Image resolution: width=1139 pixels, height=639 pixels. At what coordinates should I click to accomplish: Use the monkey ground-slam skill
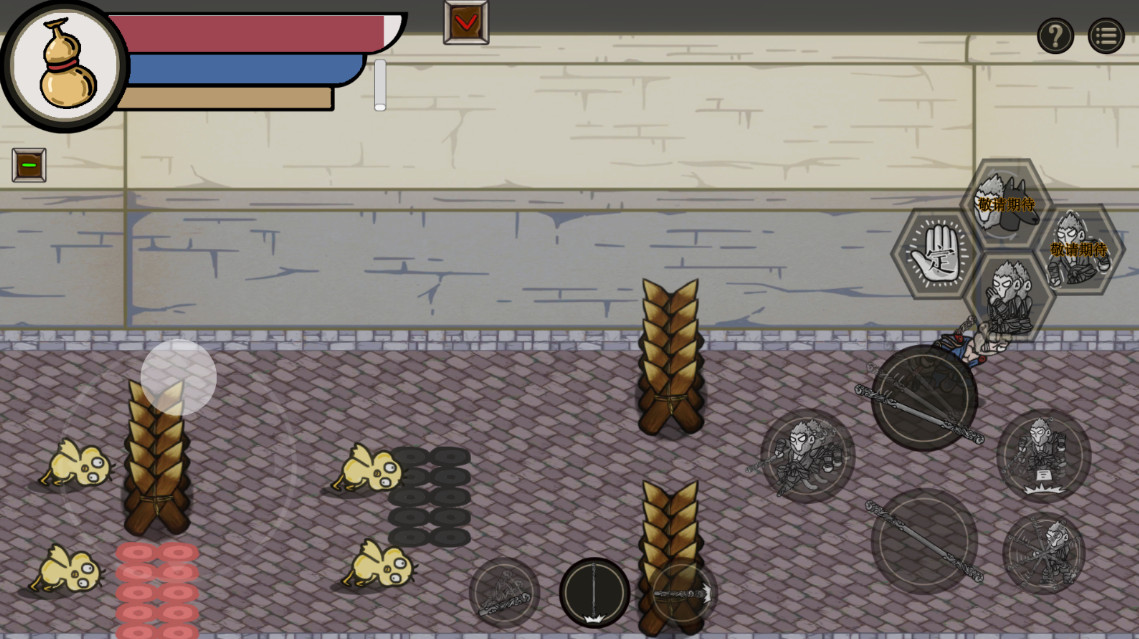click(1043, 456)
